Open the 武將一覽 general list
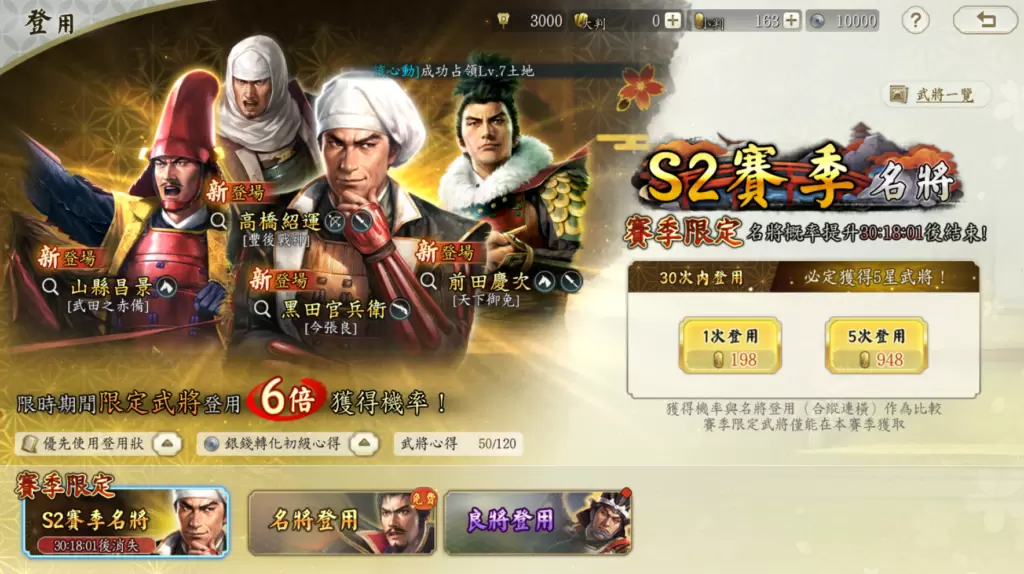This screenshot has width=1024, height=574. click(936, 95)
